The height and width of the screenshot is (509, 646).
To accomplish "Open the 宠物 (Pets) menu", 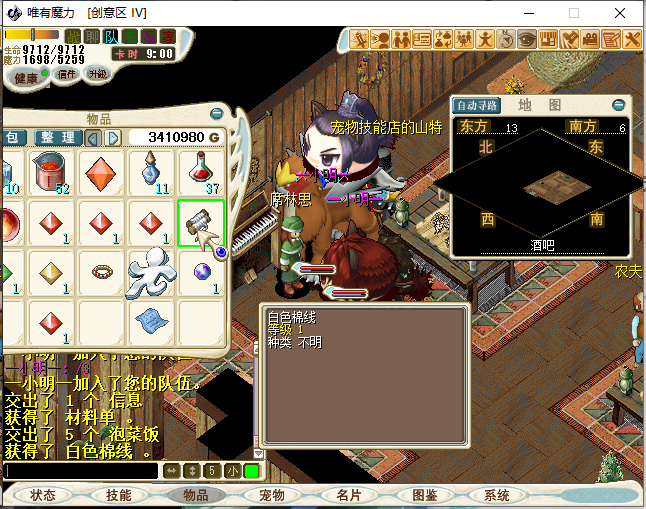I will pos(272,495).
